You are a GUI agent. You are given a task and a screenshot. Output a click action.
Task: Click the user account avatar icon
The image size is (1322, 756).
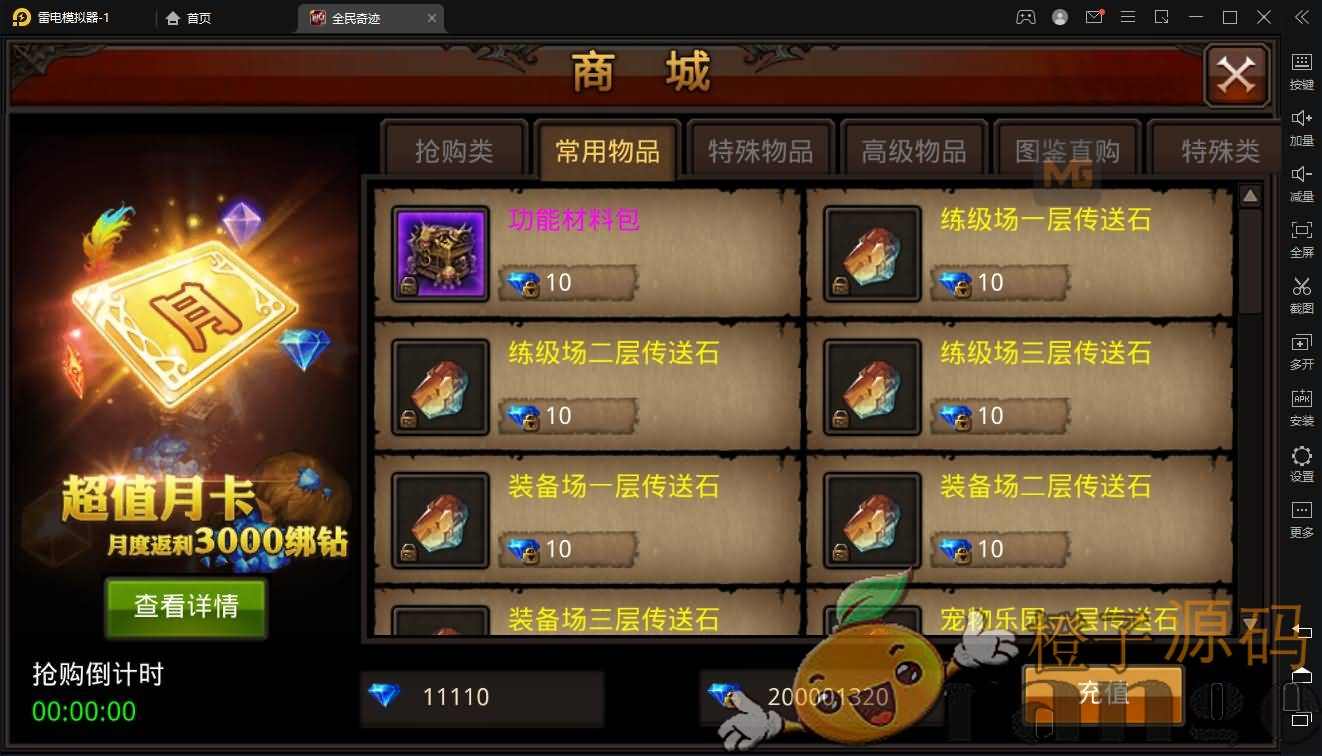click(x=1059, y=17)
